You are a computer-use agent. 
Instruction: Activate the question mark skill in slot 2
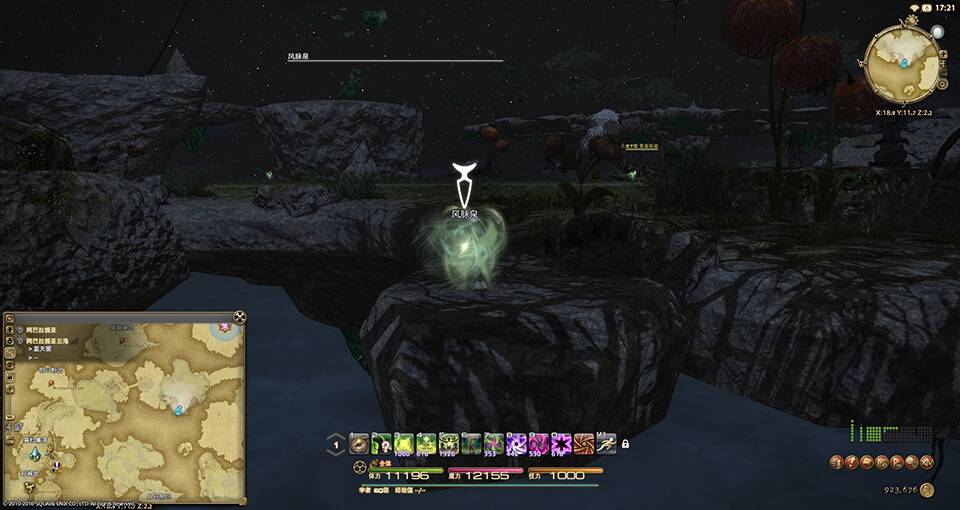[x=381, y=444]
